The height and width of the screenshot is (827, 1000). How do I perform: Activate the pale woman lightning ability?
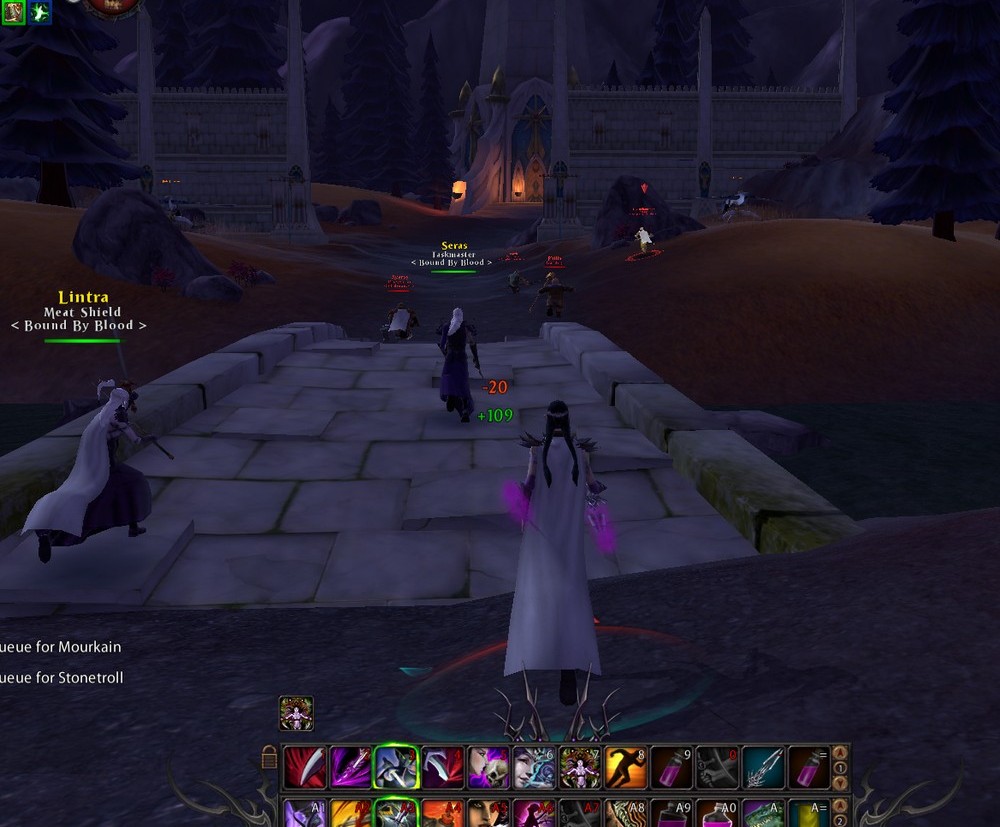533,767
